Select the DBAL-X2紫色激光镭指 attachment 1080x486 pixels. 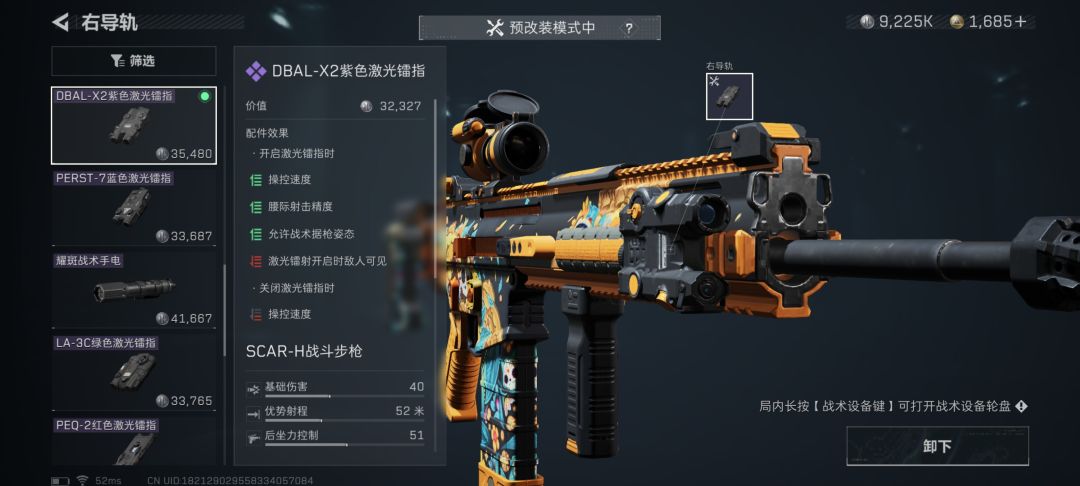[x=133, y=125]
